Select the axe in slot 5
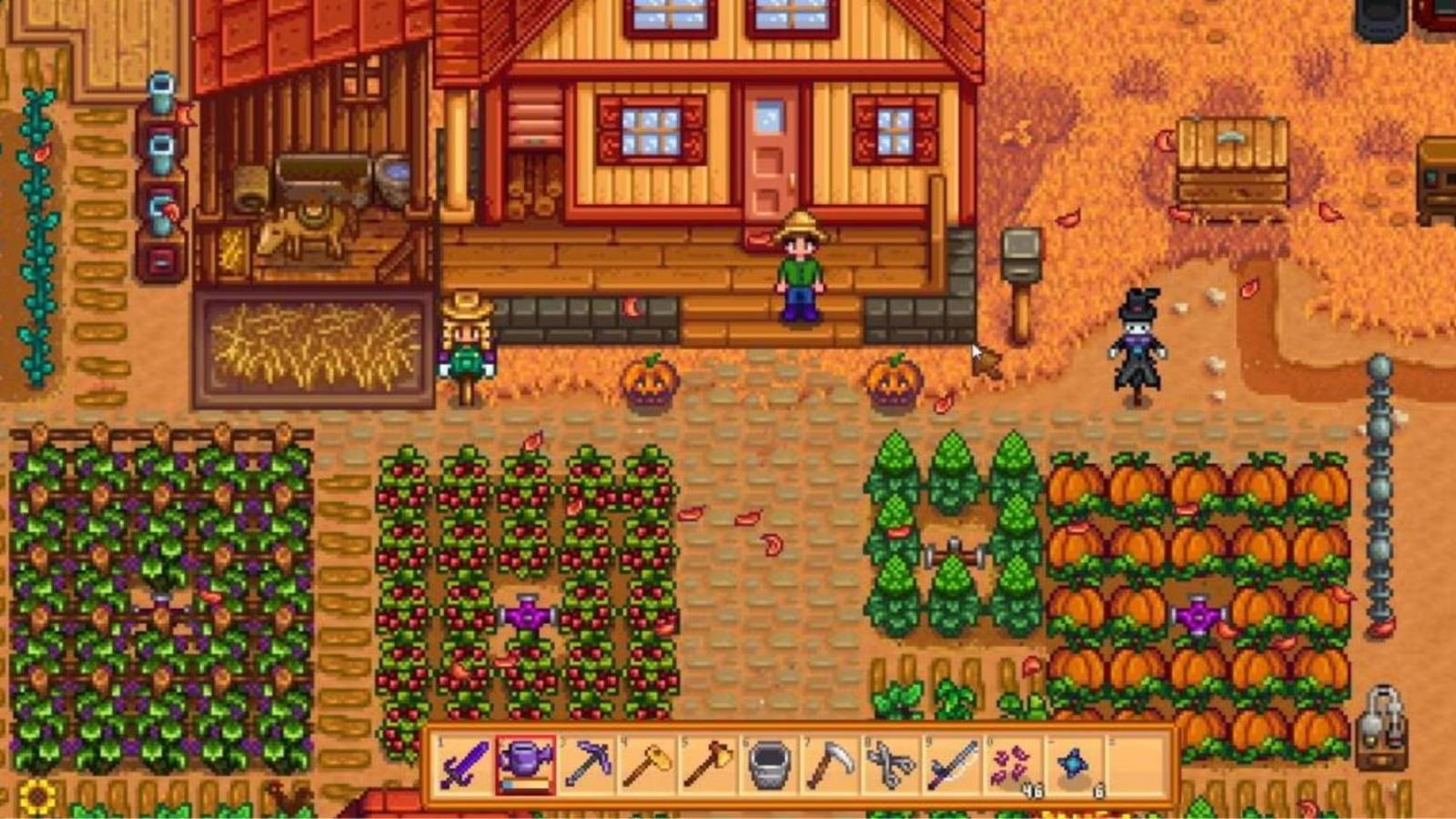Screen dimensions: 1456x819 (x=708, y=764)
